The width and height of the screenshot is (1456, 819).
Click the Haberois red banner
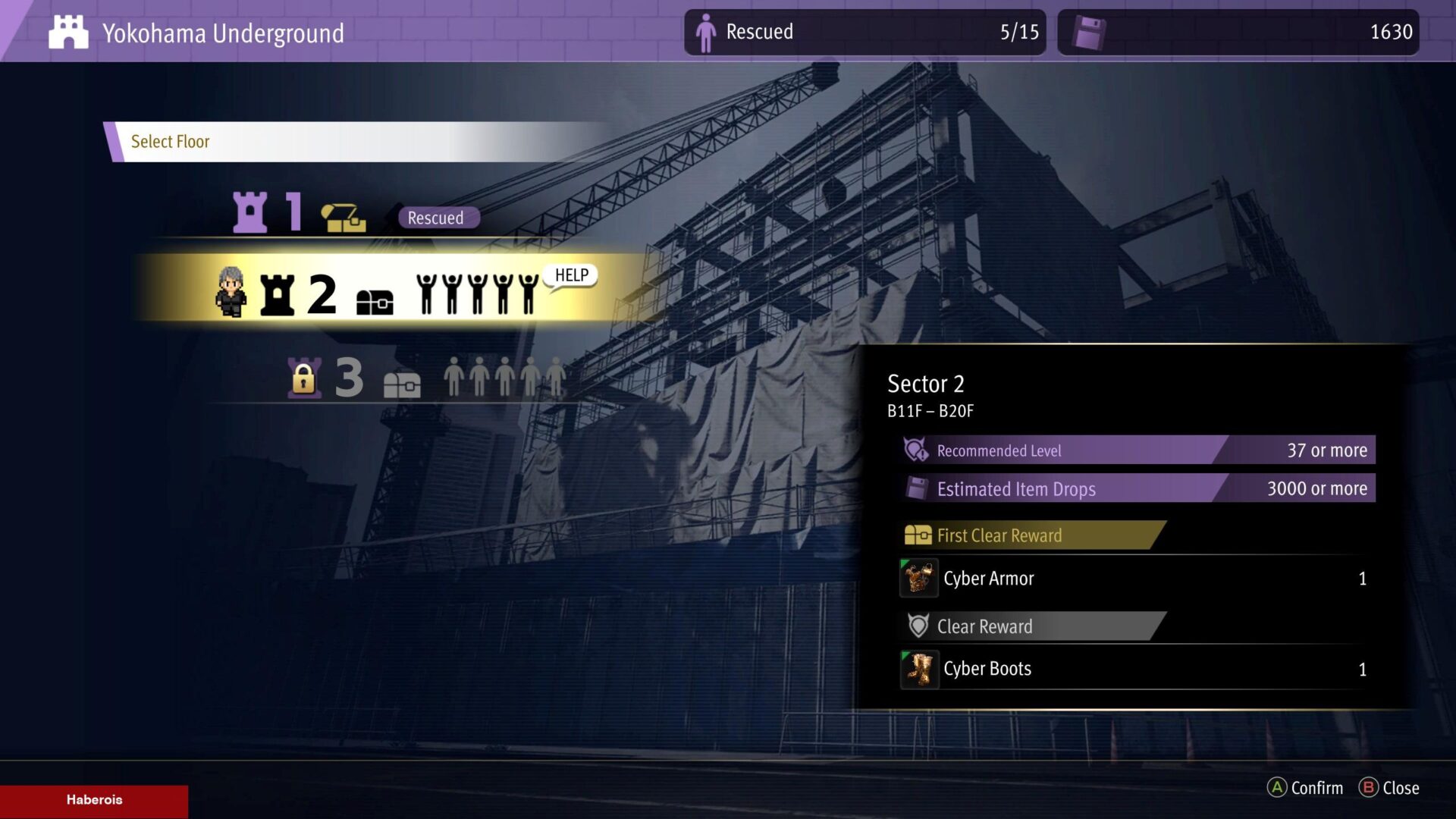(94, 800)
